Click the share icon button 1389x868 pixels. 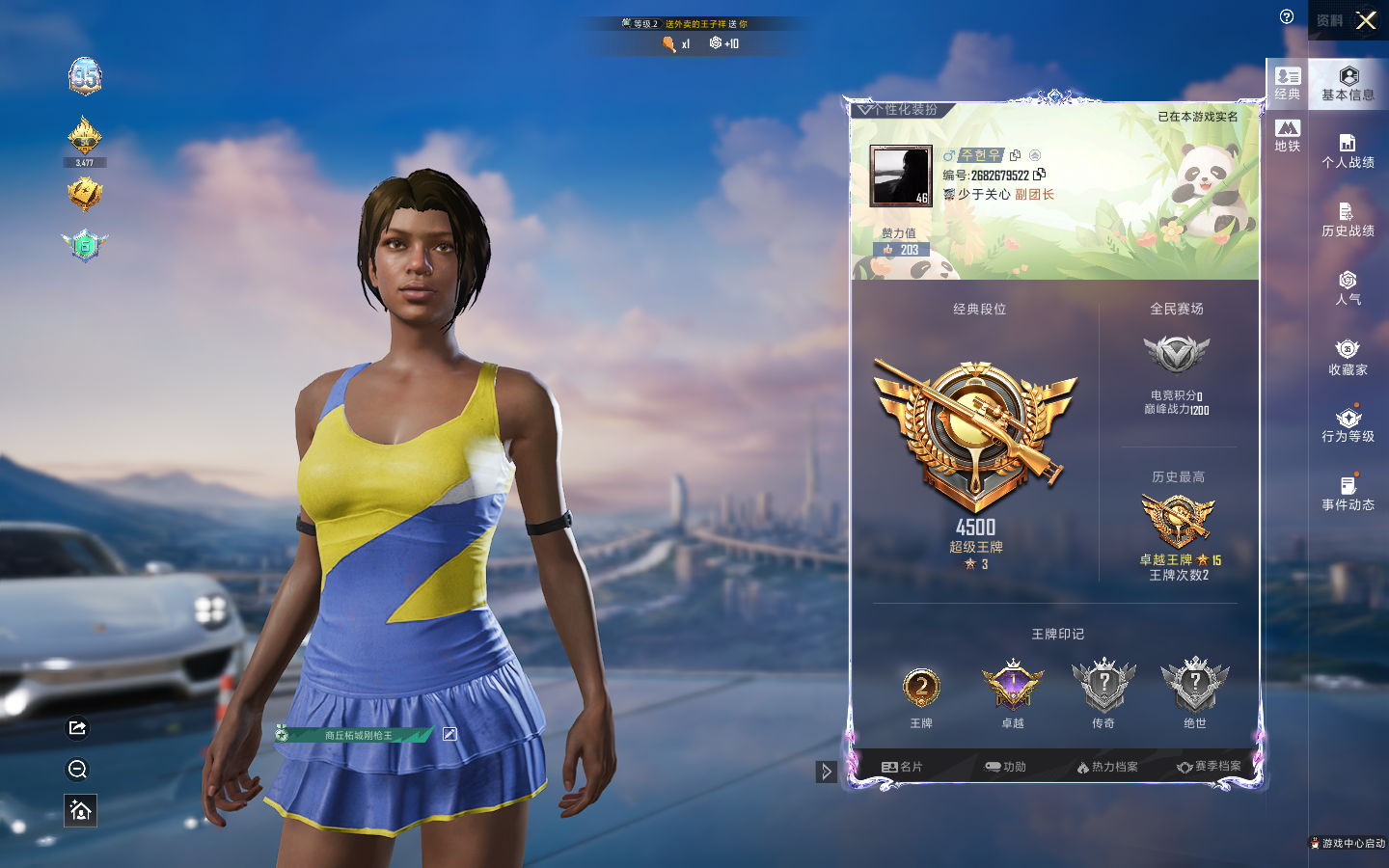click(x=78, y=728)
